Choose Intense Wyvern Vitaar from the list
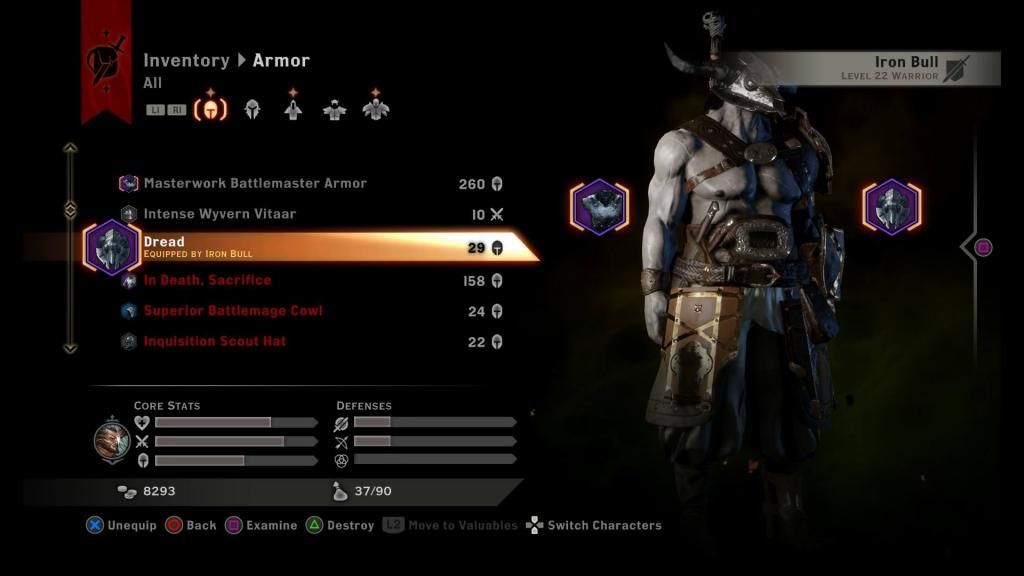 220,214
